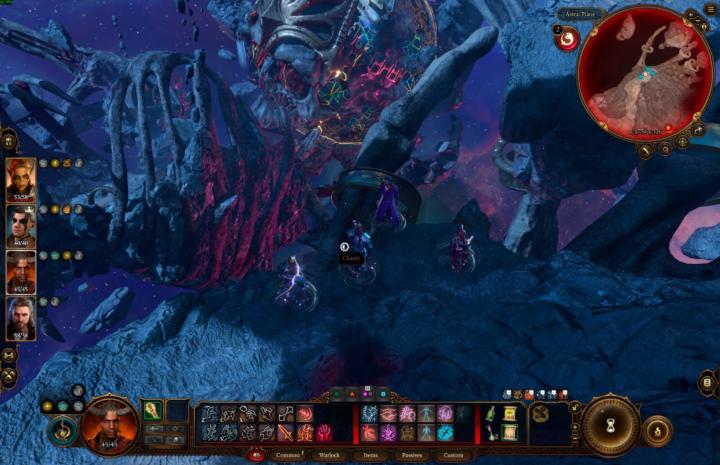Viewport: 720px width, 465px height.
Task: Open the active character portrait sheet
Action: [109, 425]
